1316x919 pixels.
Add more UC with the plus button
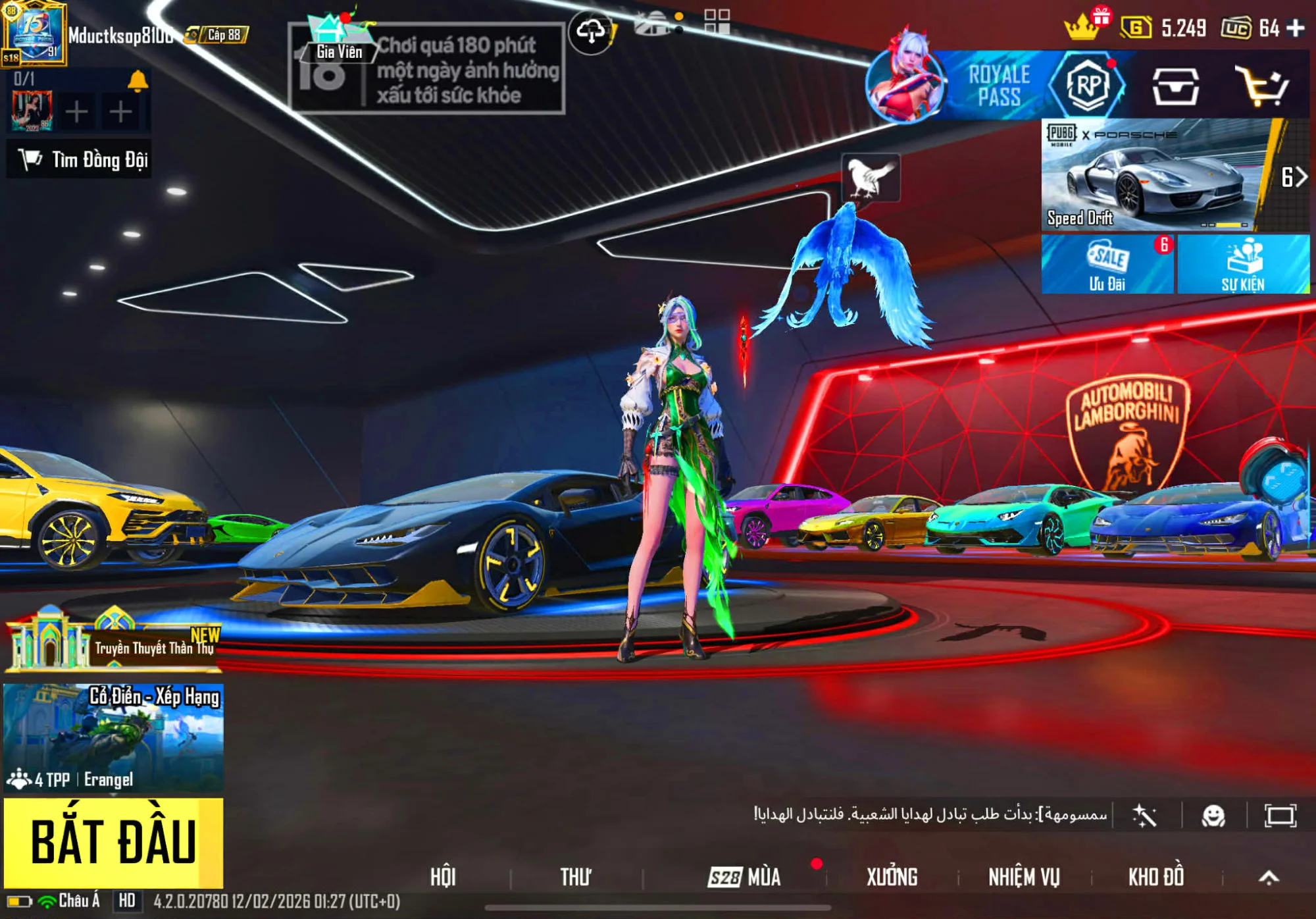pyautogui.click(x=1296, y=28)
